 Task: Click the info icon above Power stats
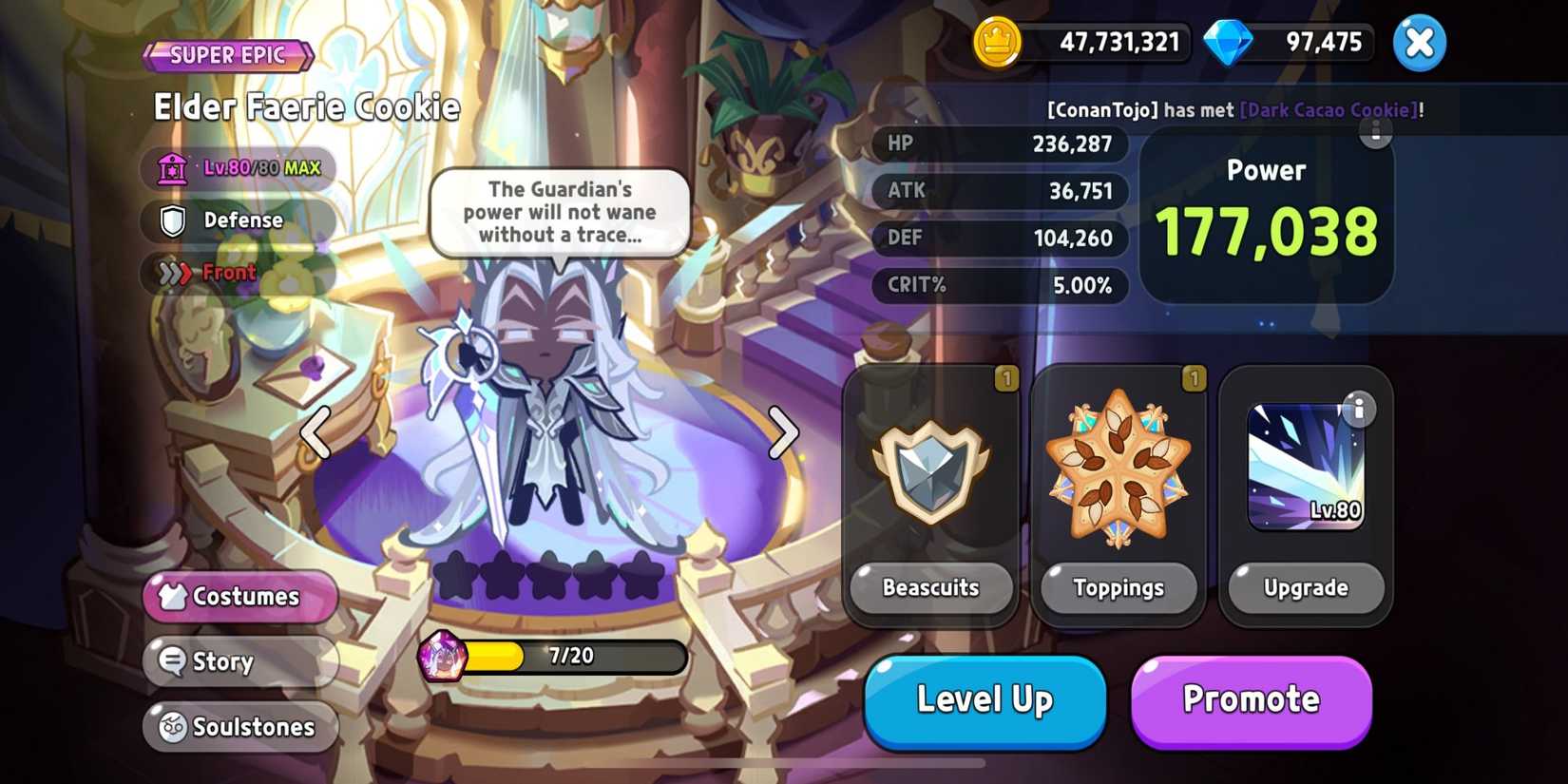click(x=1375, y=134)
